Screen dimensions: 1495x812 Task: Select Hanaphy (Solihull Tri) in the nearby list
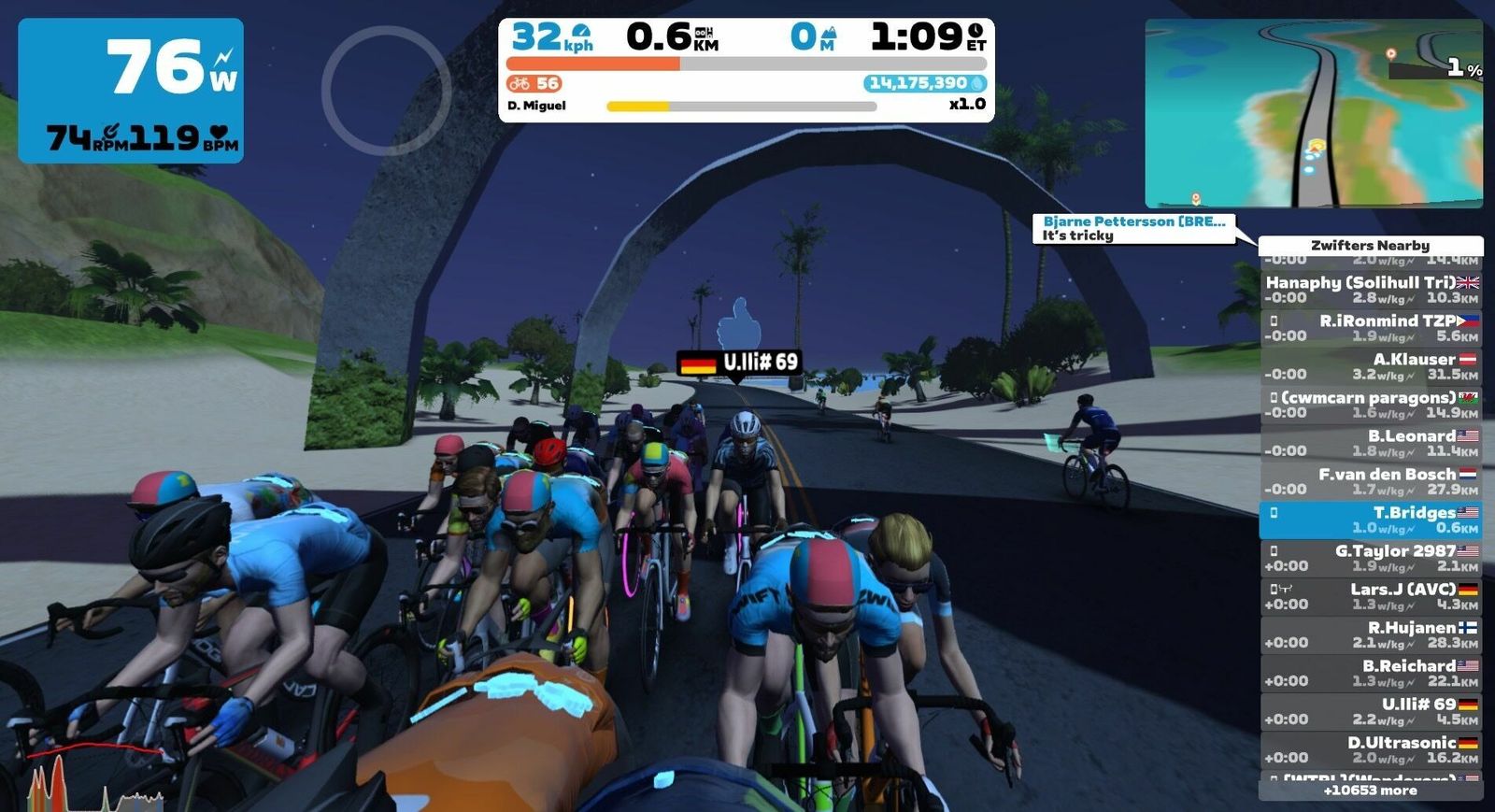(x=1371, y=290)
